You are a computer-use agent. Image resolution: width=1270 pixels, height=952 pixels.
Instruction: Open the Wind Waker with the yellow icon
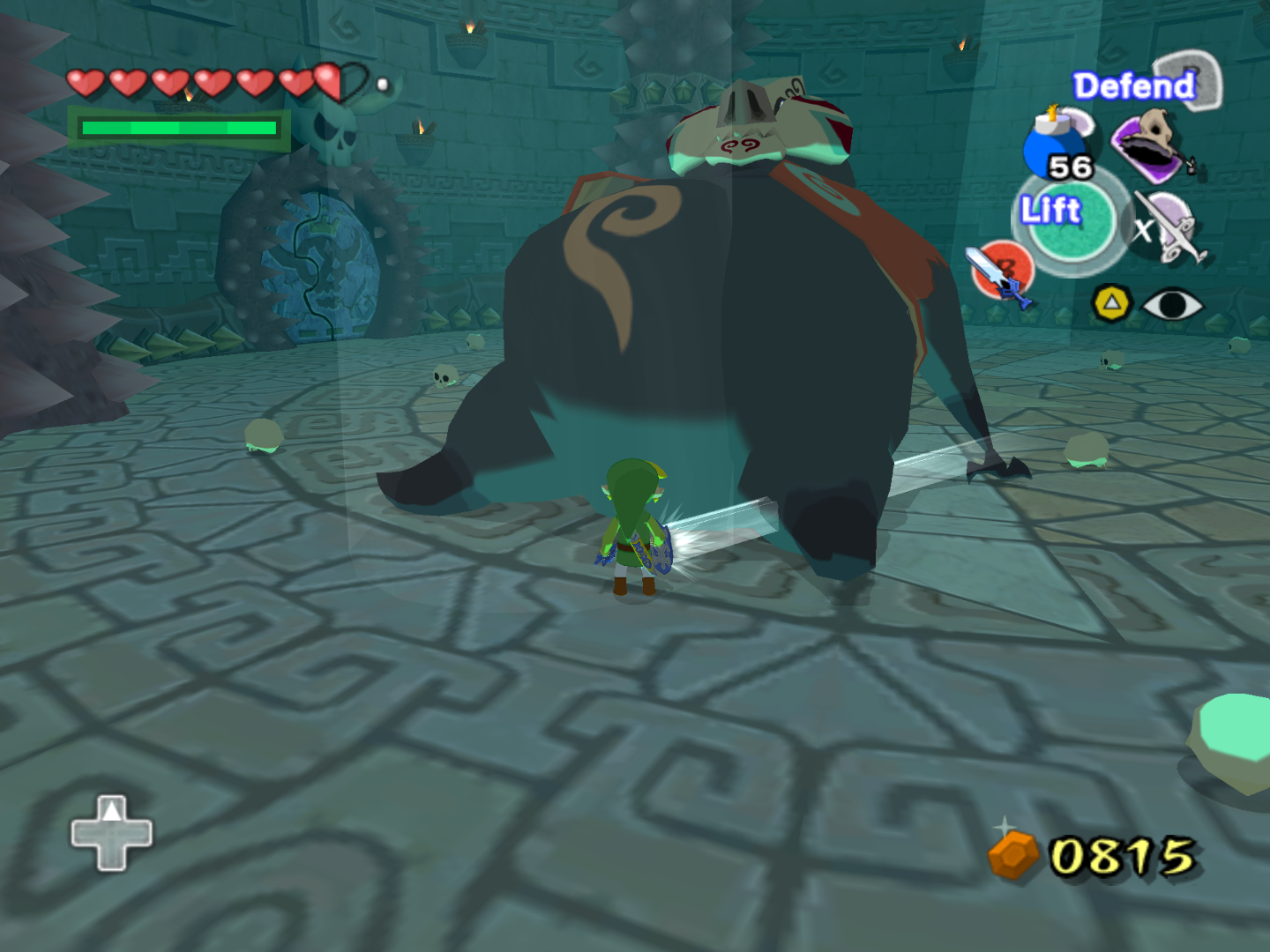(1109, 301)
